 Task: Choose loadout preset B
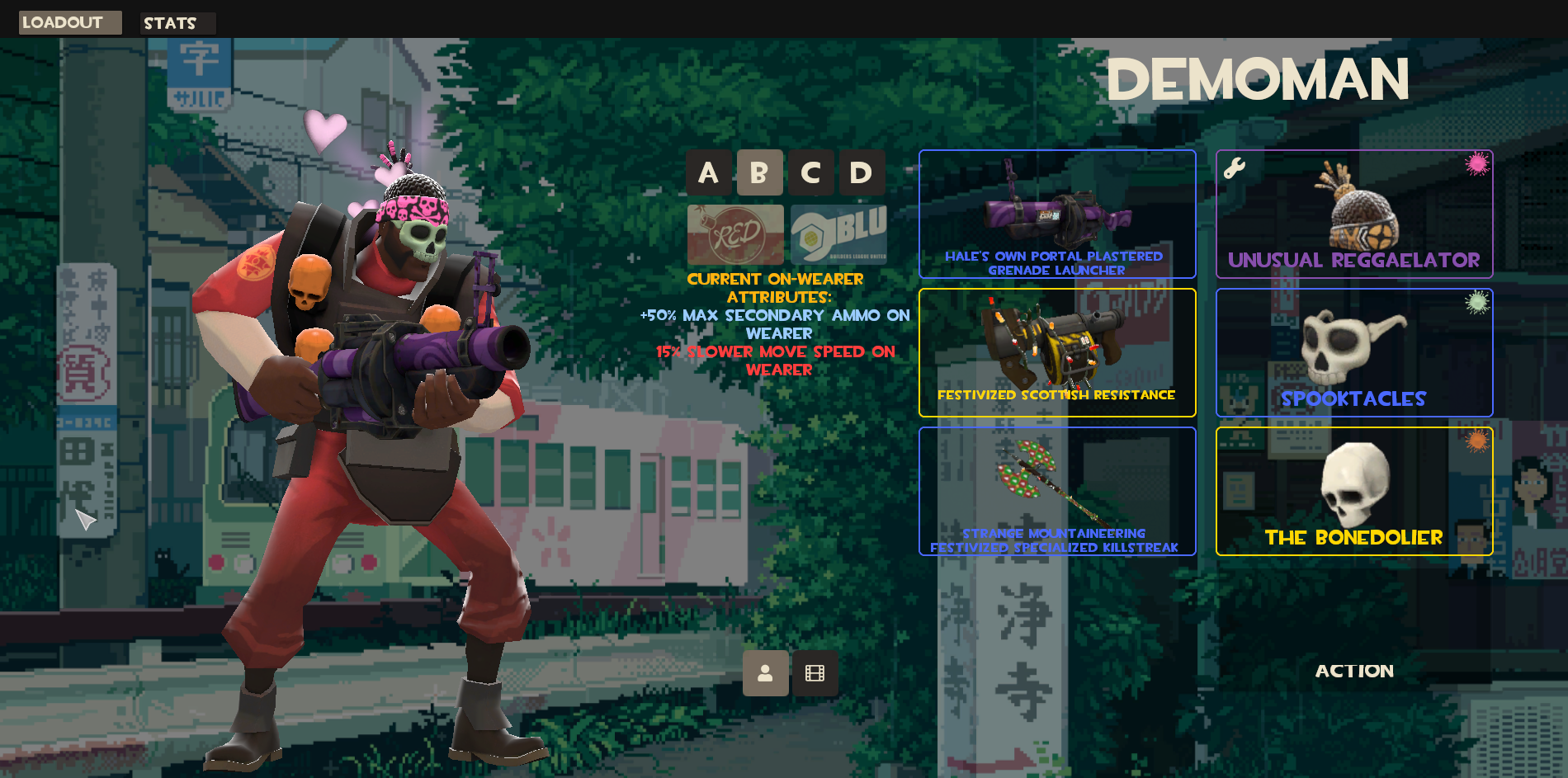click(x=759, y=172)
